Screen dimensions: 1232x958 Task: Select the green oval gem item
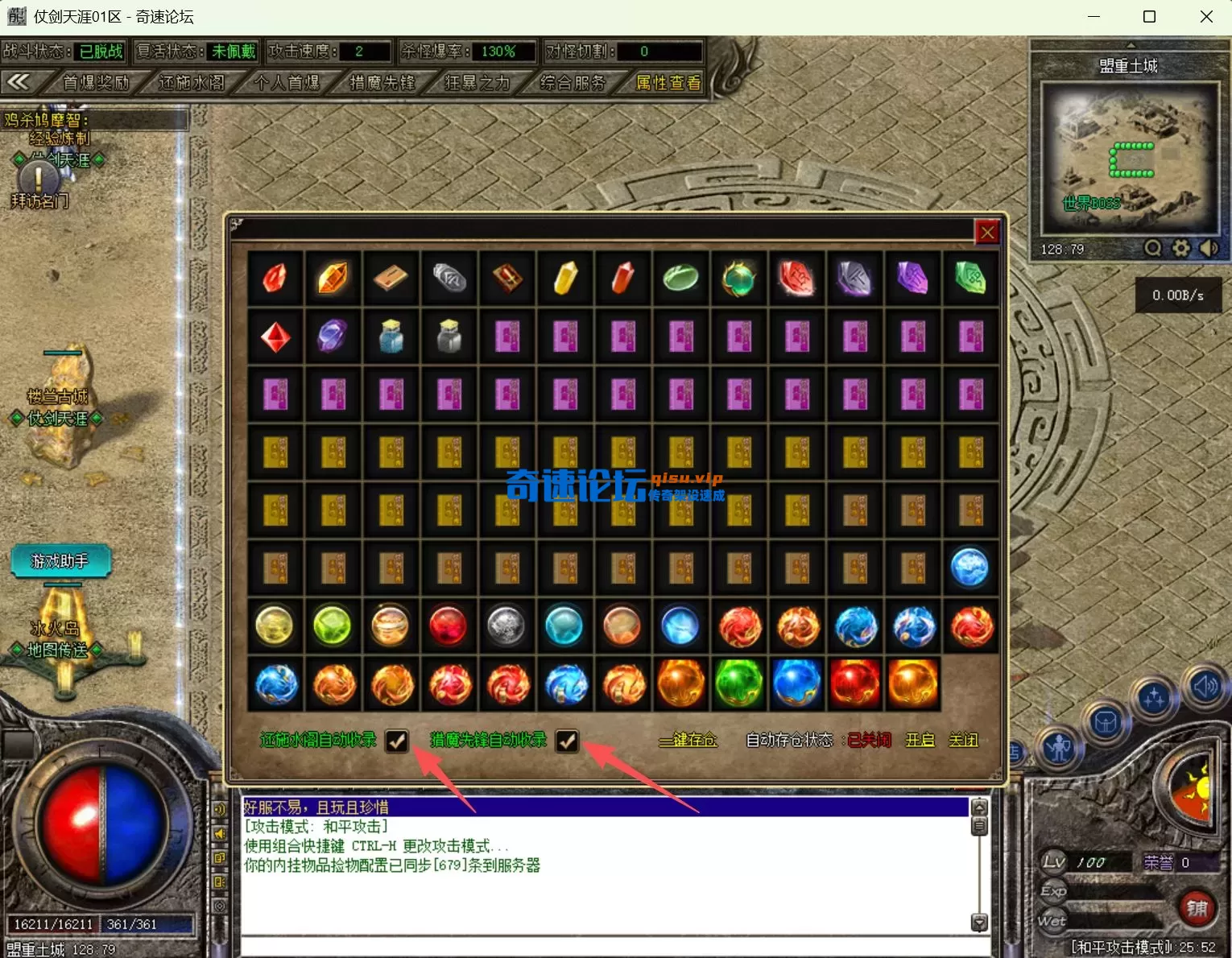[680, 279]
